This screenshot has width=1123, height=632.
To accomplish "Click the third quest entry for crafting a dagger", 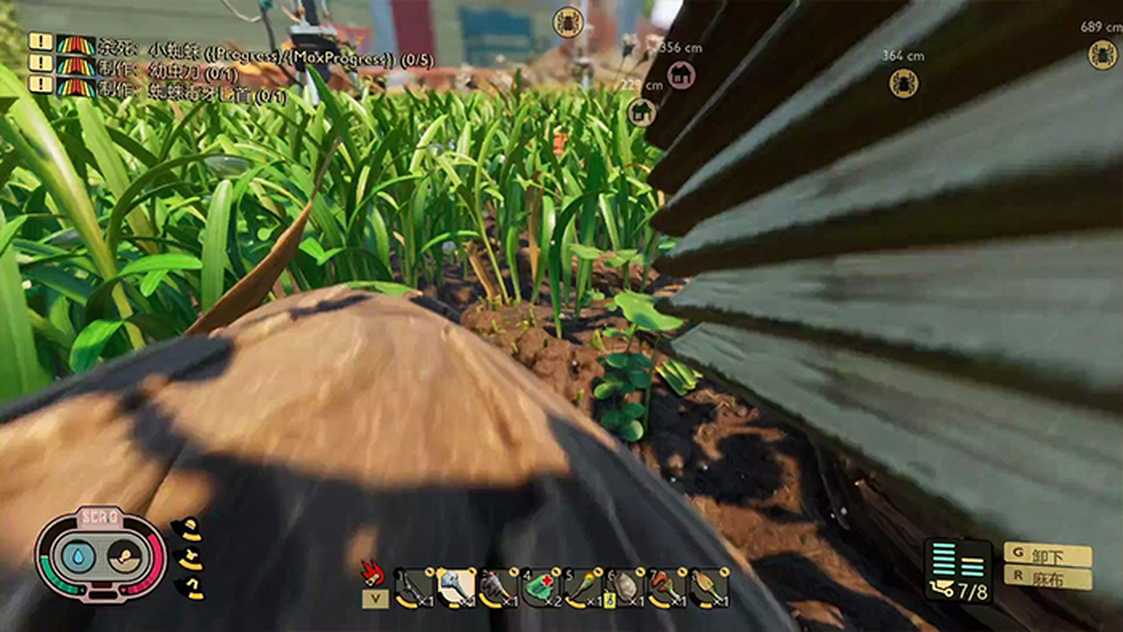I will [x=192, y=96].
